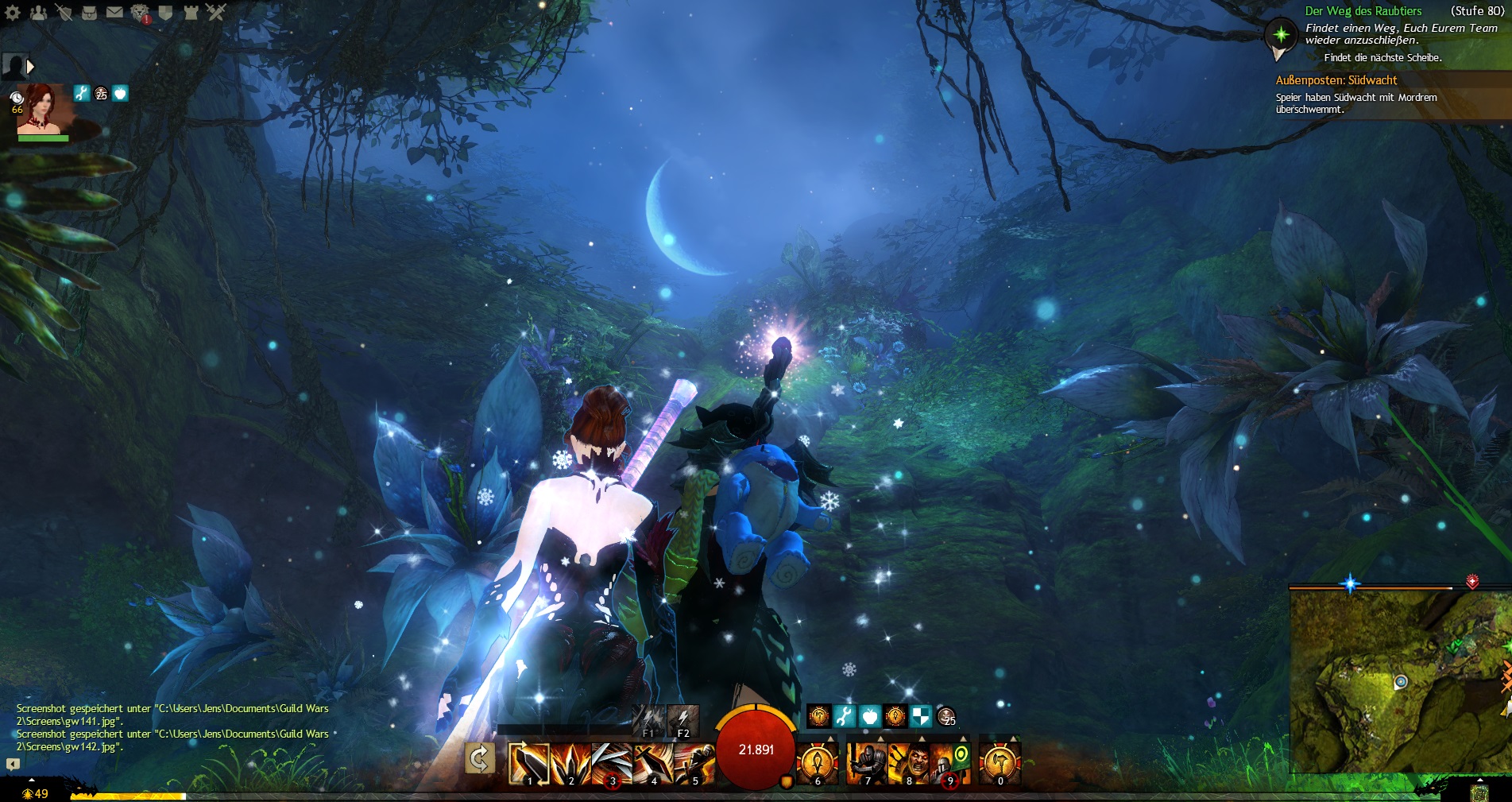Trigger the F2 burst skill
Screen dimensions: 1512x802
[x=683, y=721]
